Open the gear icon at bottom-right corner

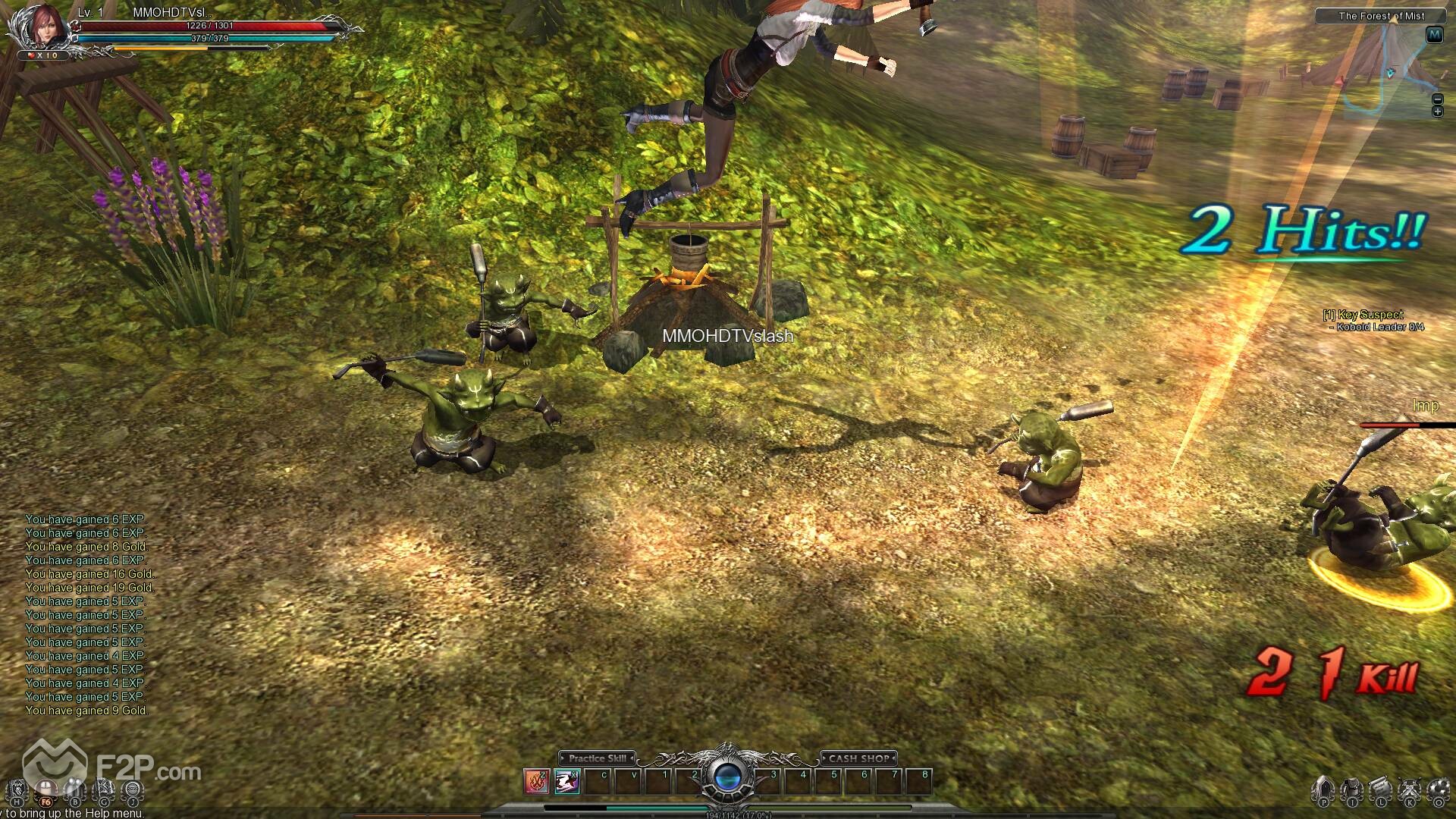tap(1438, 790)
